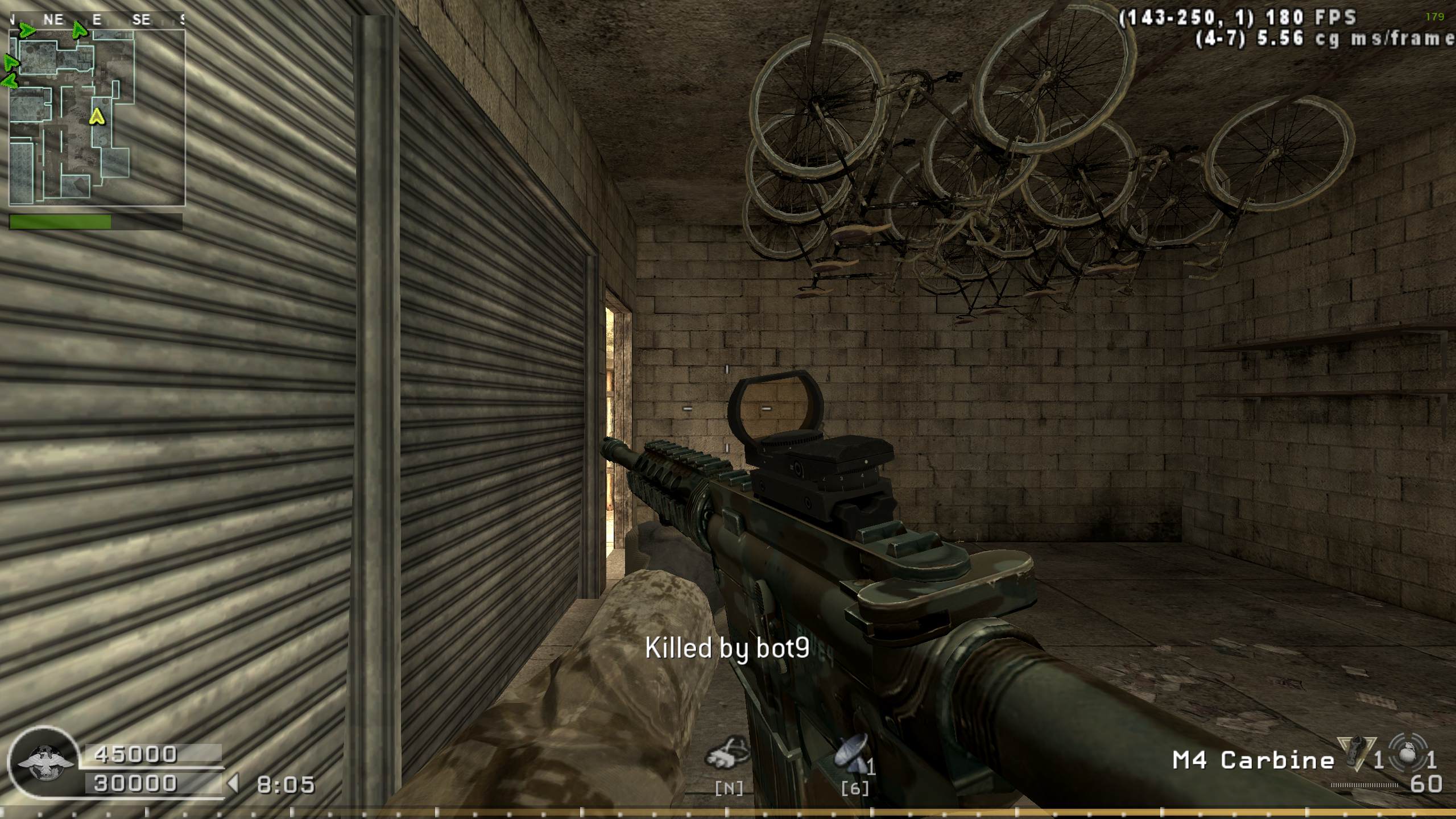Choose the frag grenade icon
The image size is (1456, 819).
pos(1405,752)
